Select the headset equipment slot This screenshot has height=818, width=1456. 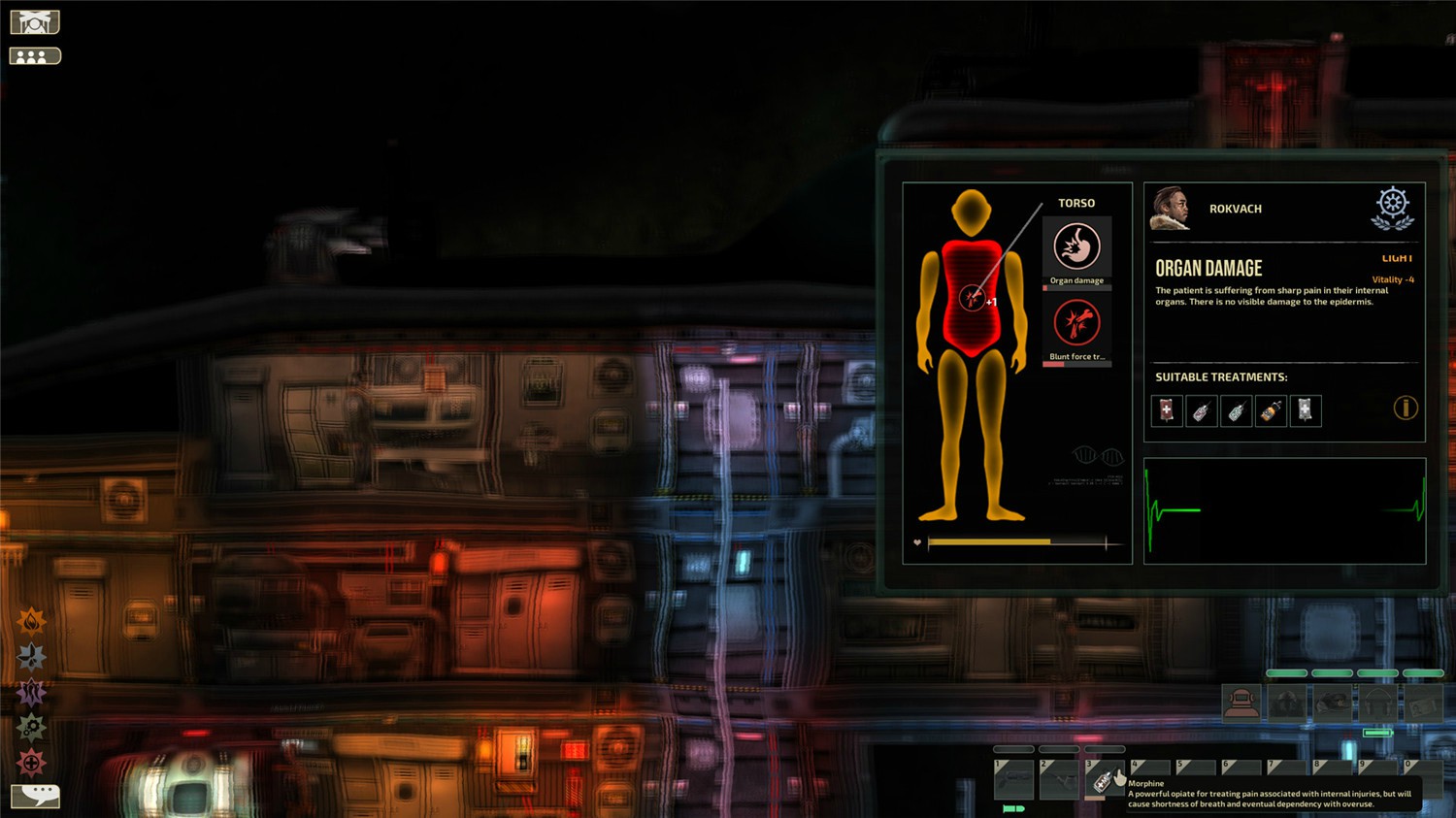(1378, 703)
